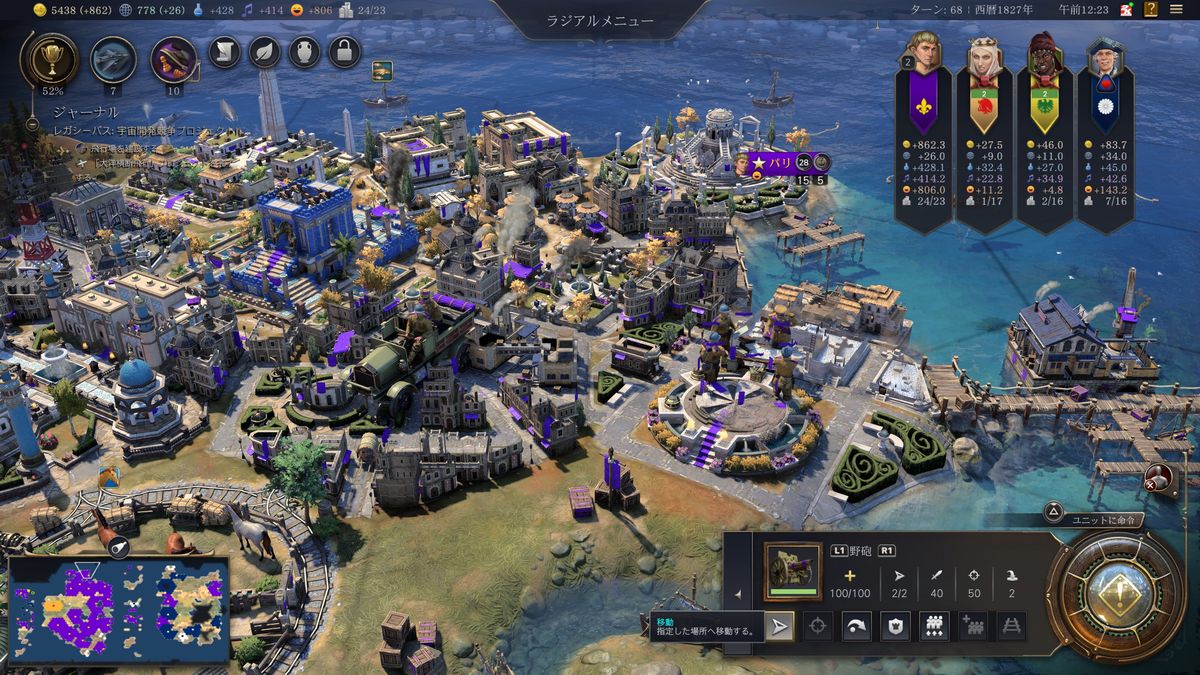Image resolution: width=1200 pixels, height=675 pixels.
Task: Open the technology research icon with aircraft
Action: pos(113,59)
